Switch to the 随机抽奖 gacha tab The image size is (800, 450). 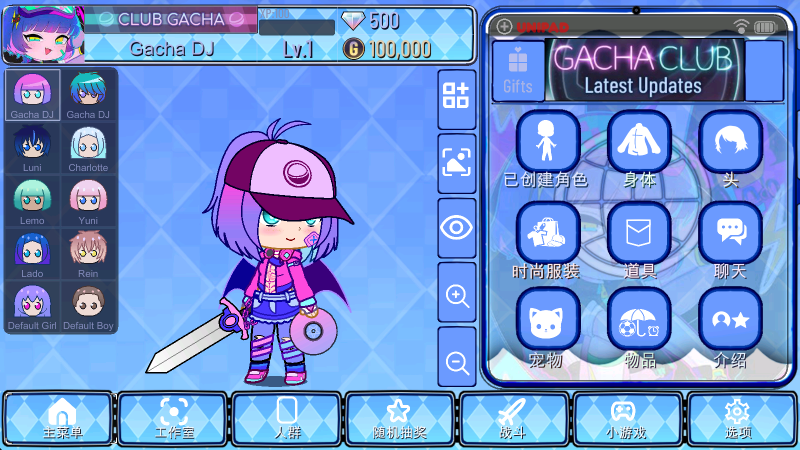pyautogui.click(x=400, y=418)
